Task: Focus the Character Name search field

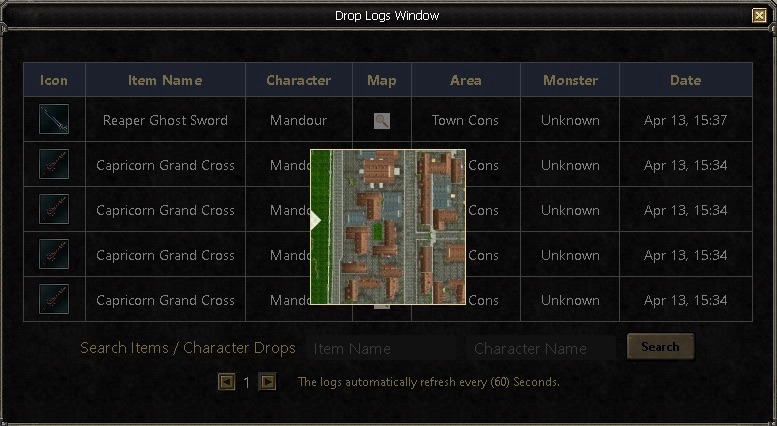Action: tap(542, 349)
